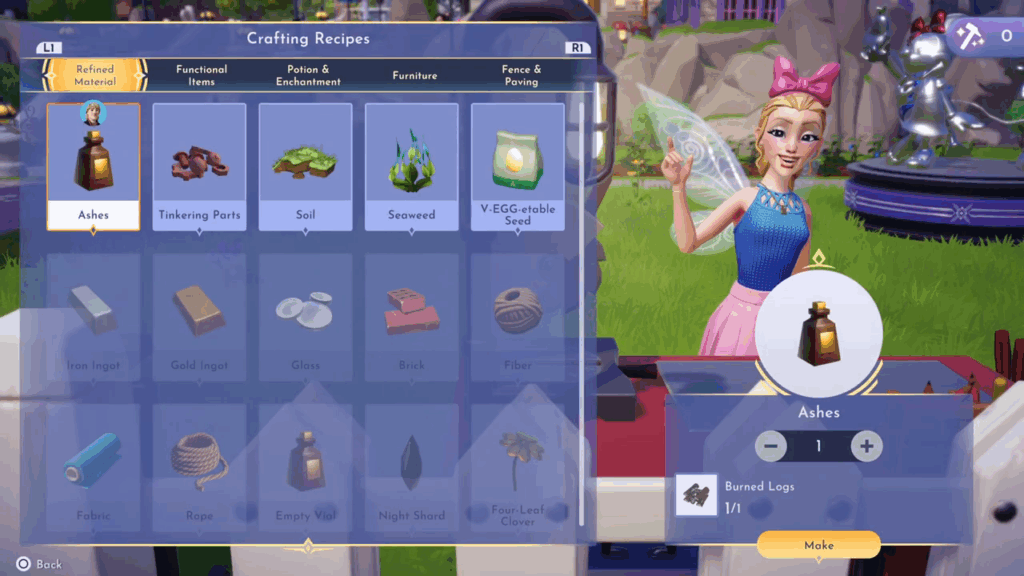The width and height of the screenshot is (1024, 576).
Task: Choose the Glass recipe tile
Action: 305,316
